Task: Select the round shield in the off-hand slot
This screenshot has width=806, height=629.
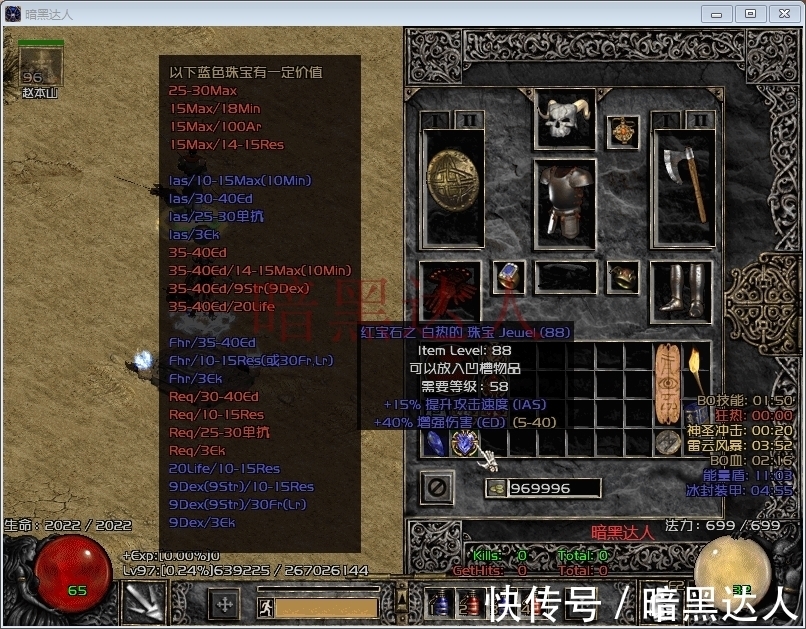Action: (455, 187)
